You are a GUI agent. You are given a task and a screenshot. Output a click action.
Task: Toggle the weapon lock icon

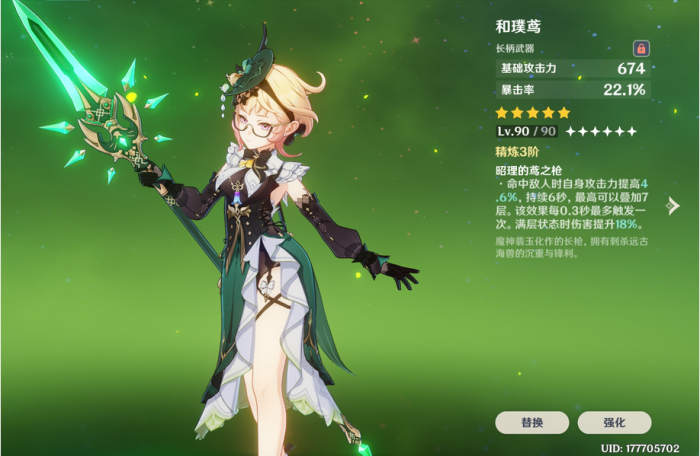[x=640, y=48]
